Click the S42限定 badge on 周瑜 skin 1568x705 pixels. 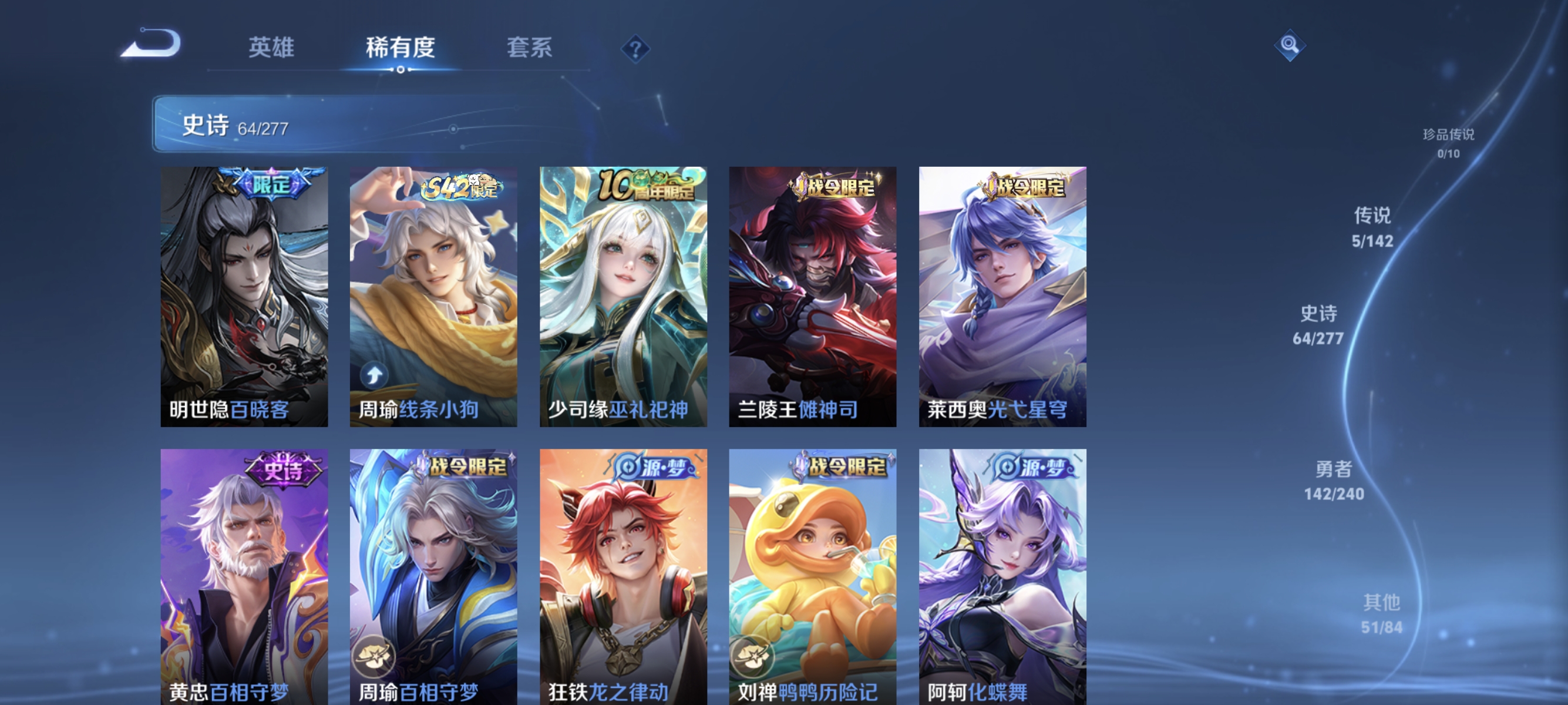click(461, 189)
